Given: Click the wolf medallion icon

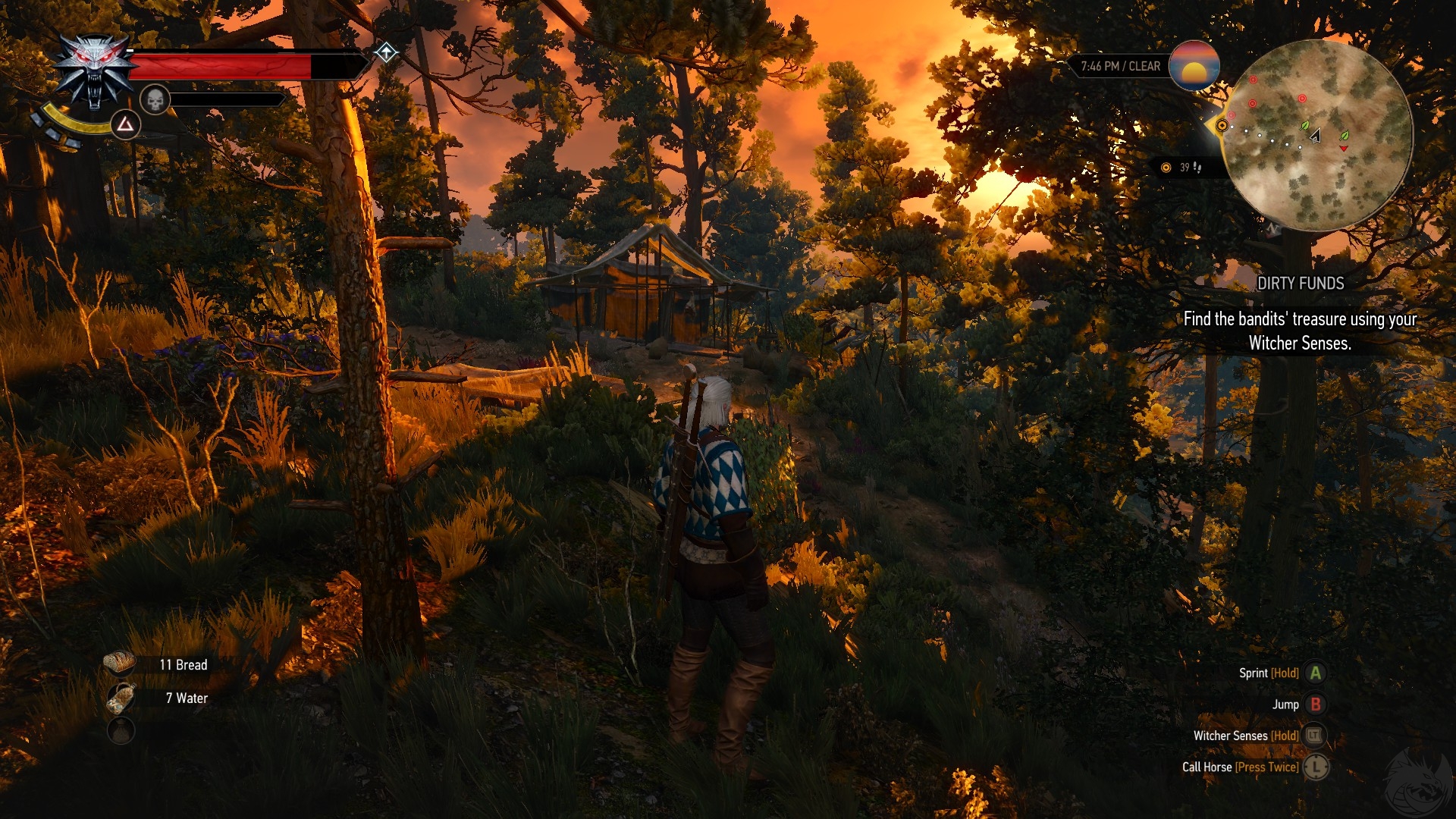Looking at the screenshot, I should coord(94,71).
